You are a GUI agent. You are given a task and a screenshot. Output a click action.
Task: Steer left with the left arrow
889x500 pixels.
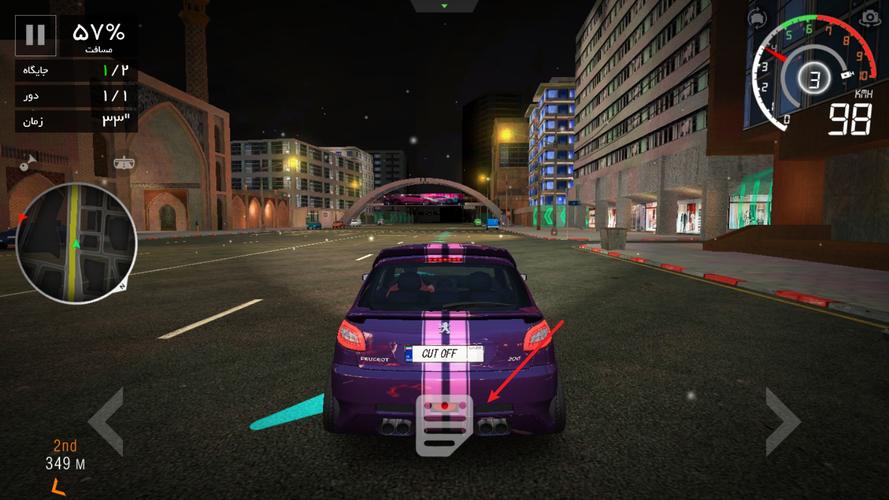(106, 421)
